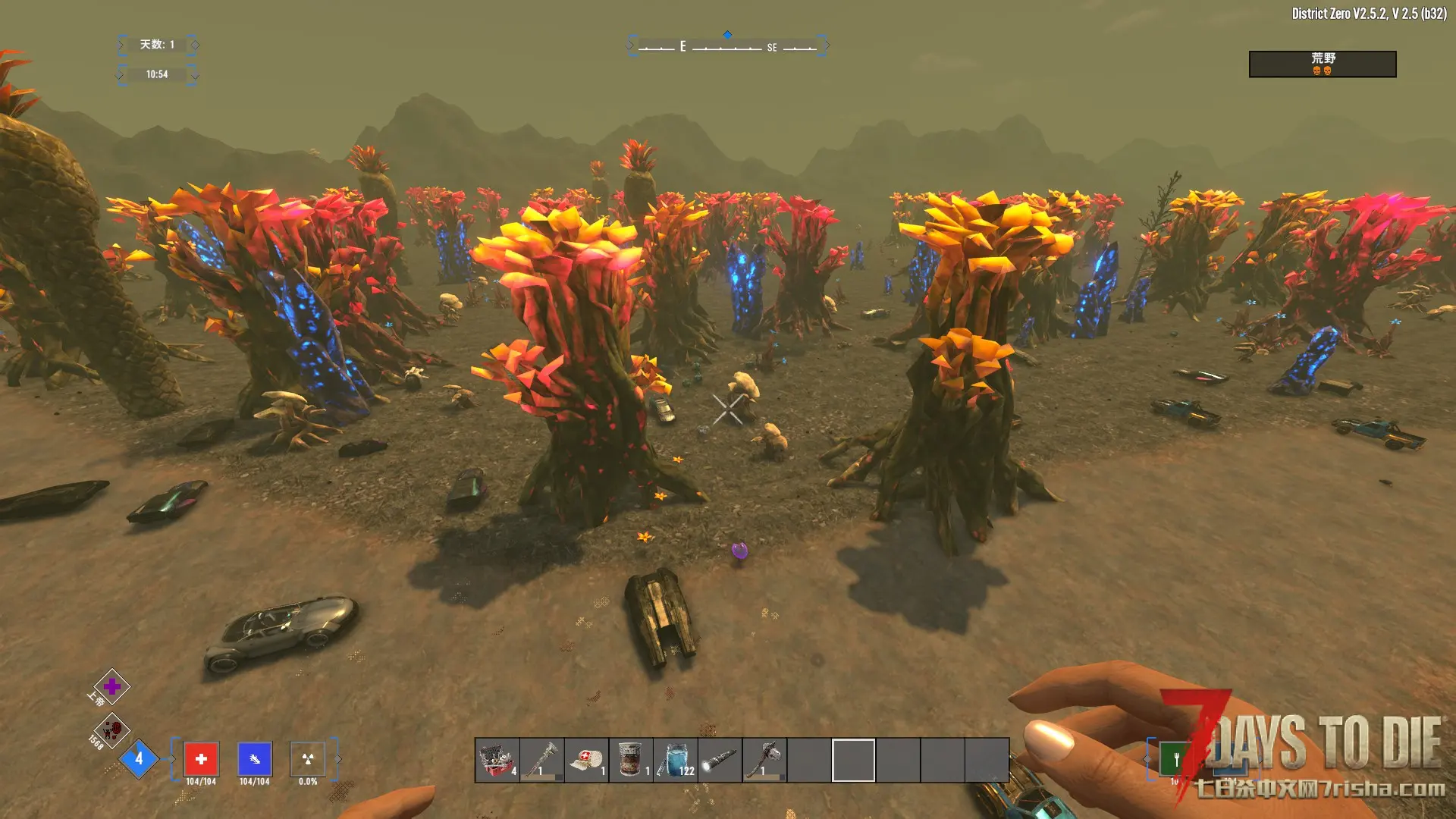This screenshot has height=819, width=1456.
Task: Select the first-aid bandage hotbar slot
Action: point(587,759)
